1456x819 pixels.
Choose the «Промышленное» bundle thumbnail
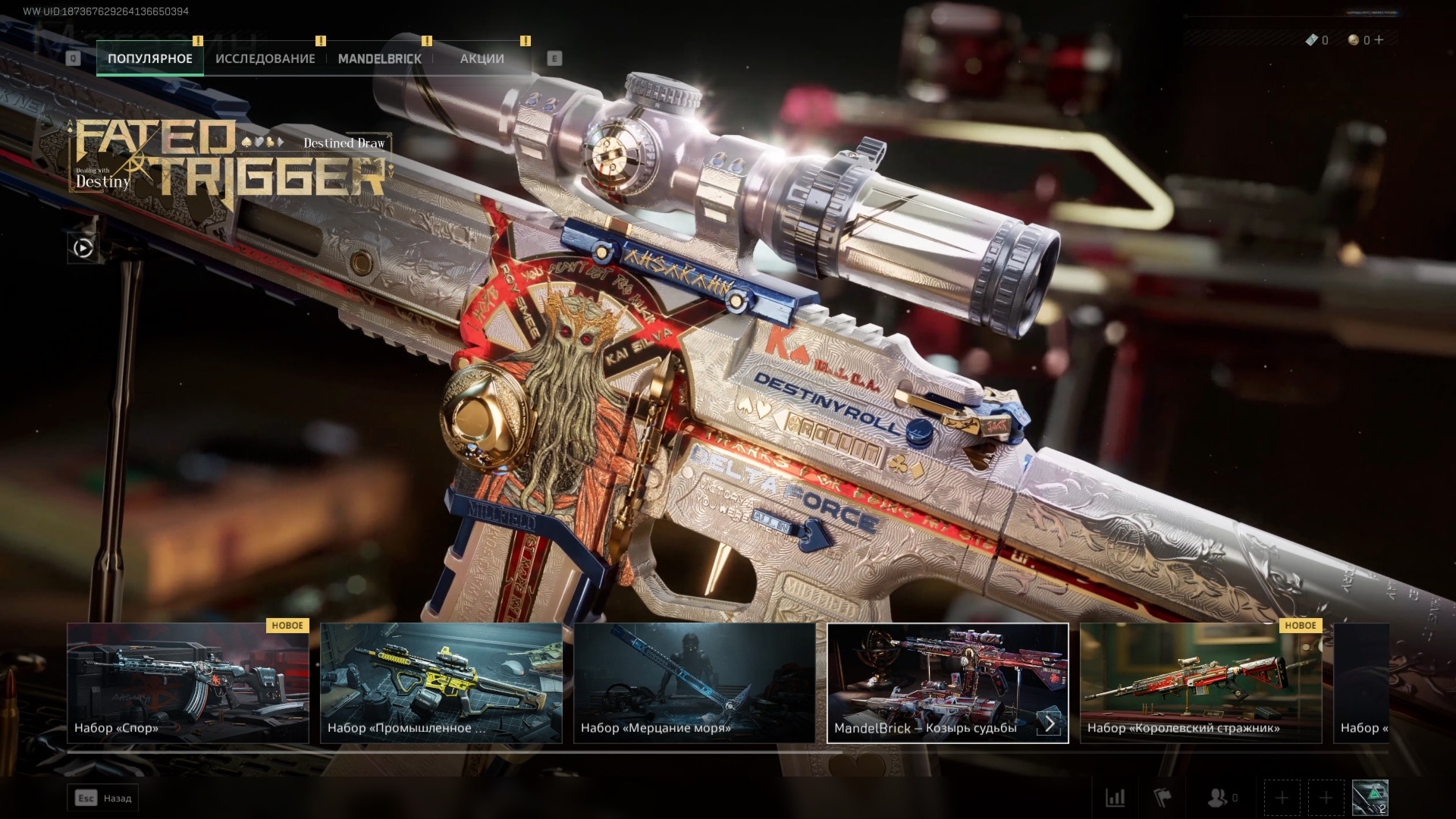pos(441,682)
